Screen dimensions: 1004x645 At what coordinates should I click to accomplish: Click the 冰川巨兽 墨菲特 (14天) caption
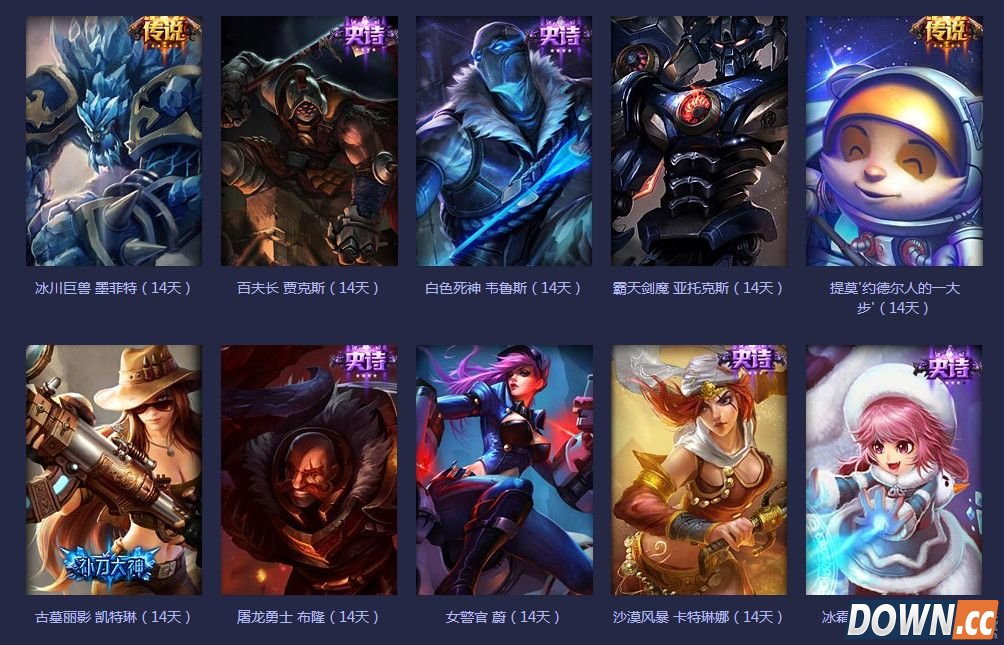[113, 288]
